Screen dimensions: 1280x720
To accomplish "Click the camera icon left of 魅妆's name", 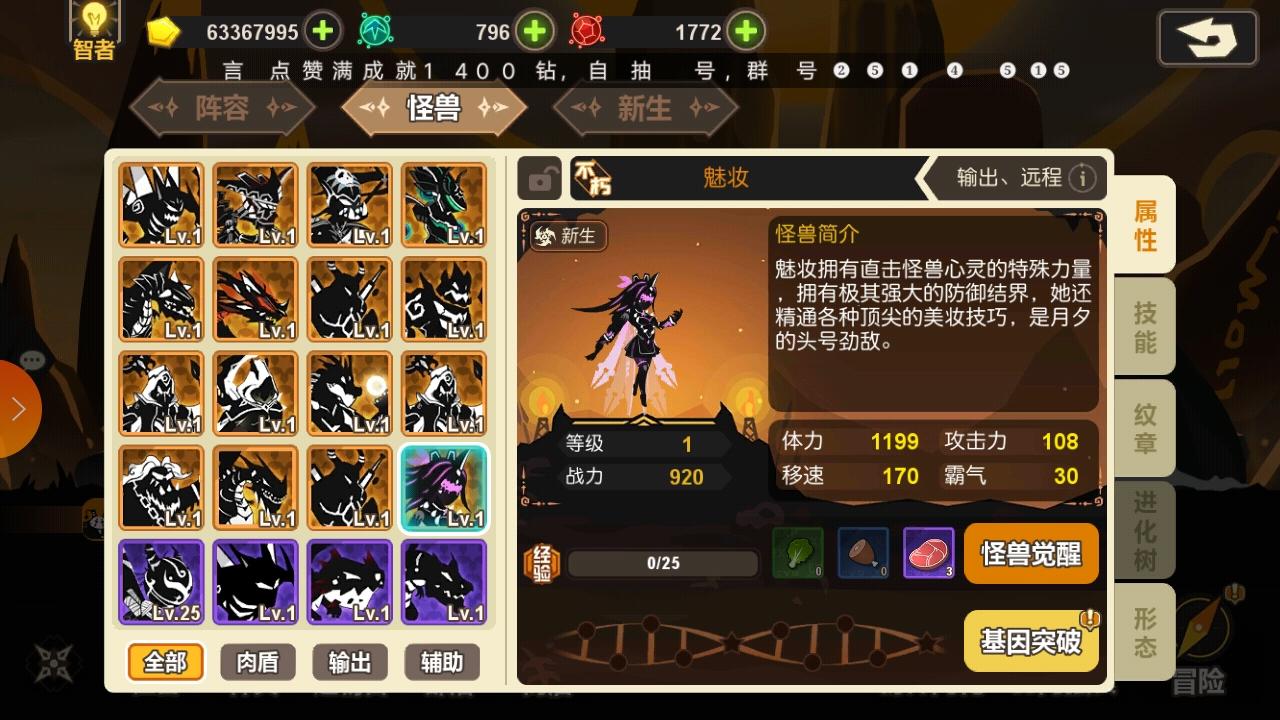I will pos(542,178).
